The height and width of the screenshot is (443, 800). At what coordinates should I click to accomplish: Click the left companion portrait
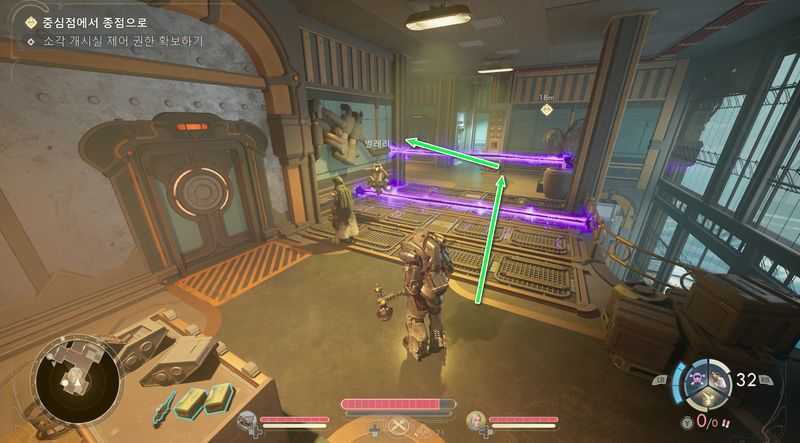tap(248, 421)
